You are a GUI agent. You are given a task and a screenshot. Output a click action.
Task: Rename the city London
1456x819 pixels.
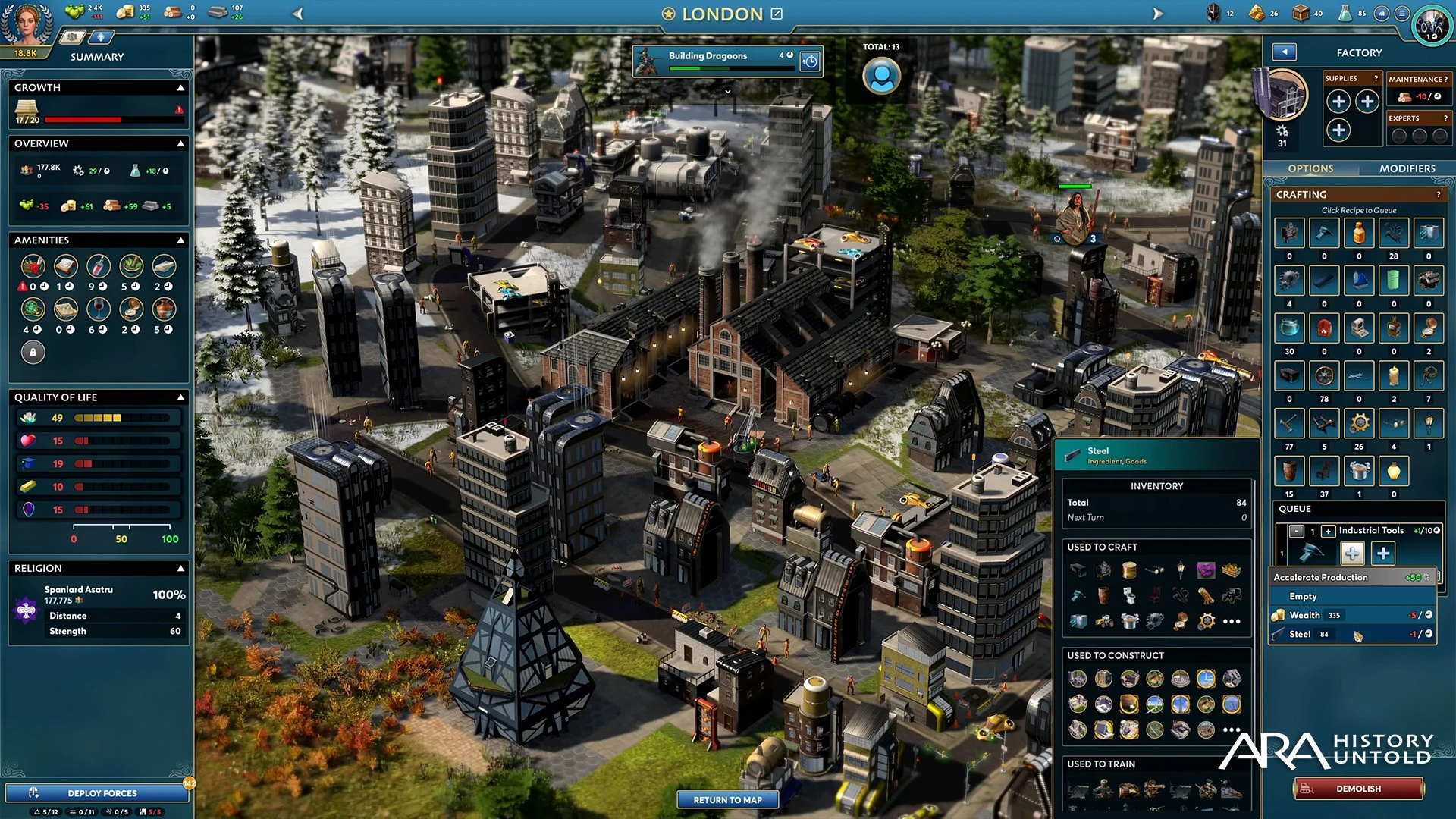(x=777, y=14)
